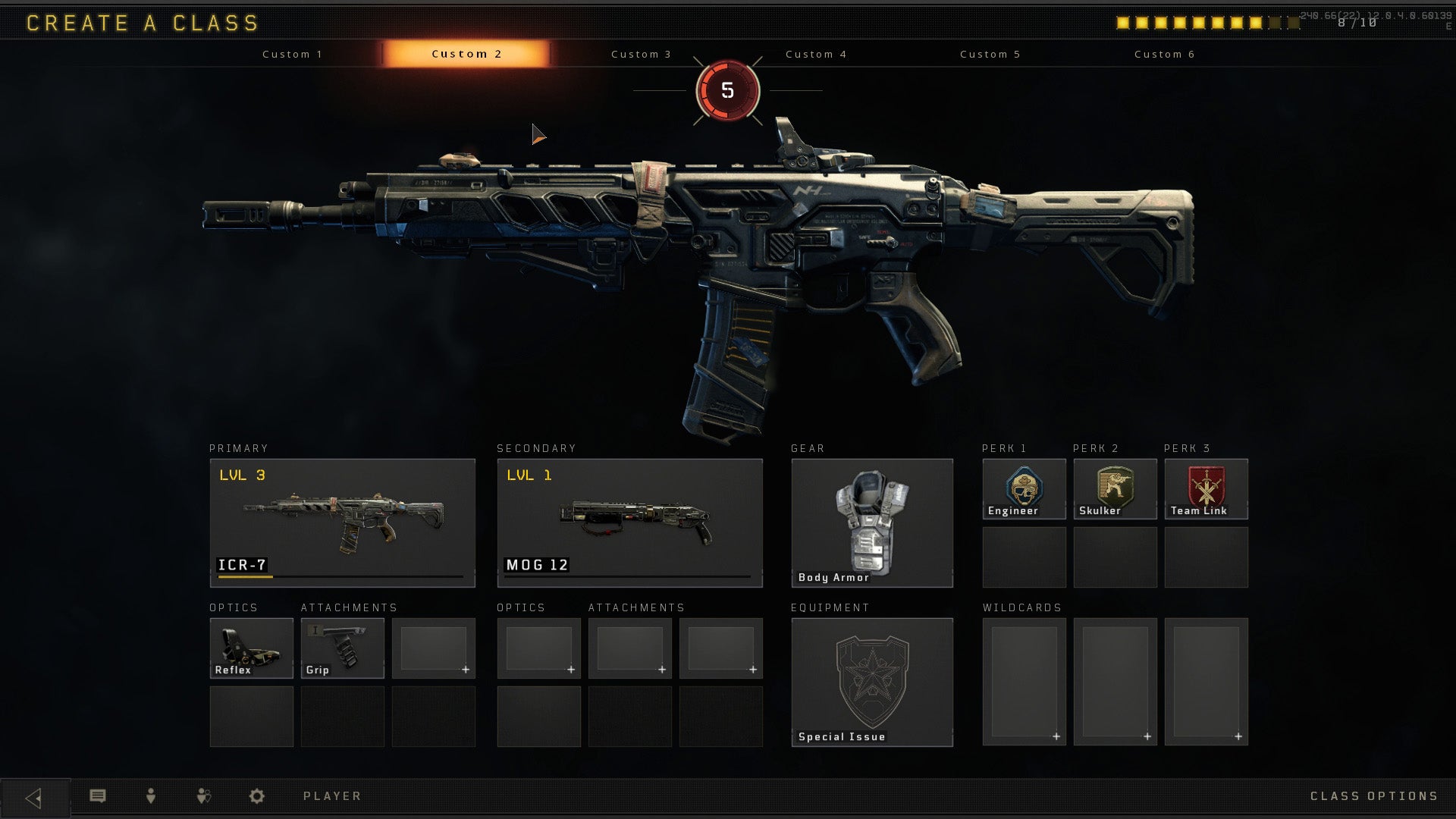Open settings via the gear icon
Image resolution: width=1456 pixels, height=819 pixels.
257,796
